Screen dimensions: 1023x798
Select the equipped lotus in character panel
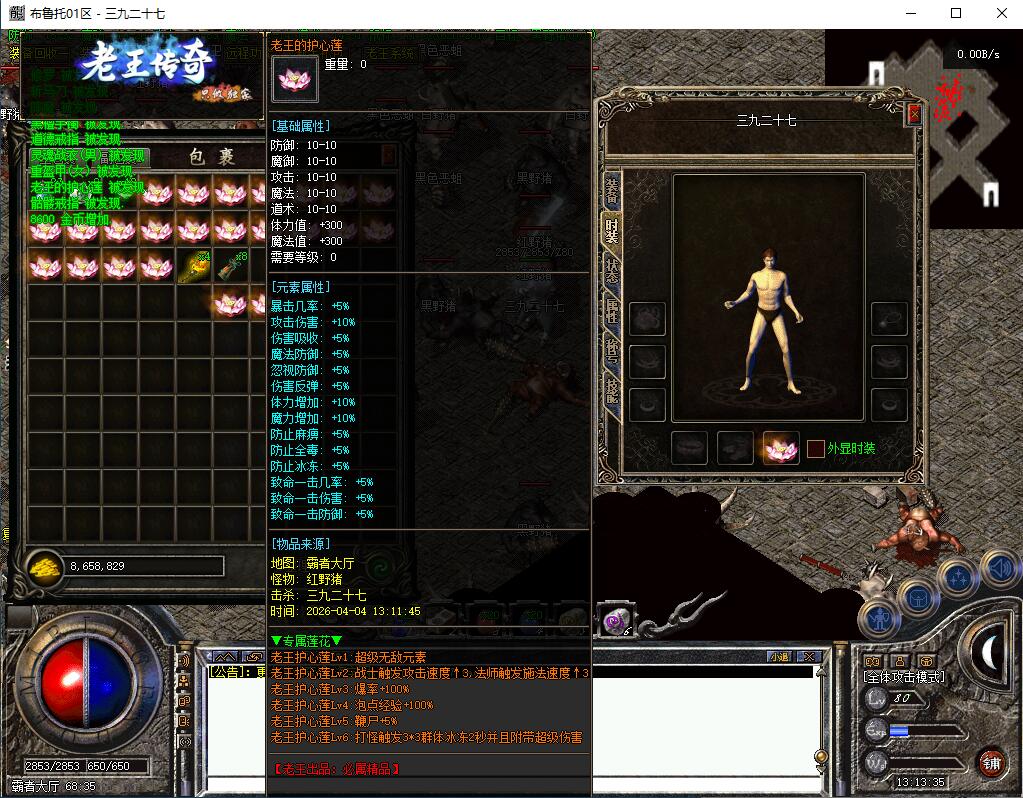pyautogui.click(x=781, y=448)
